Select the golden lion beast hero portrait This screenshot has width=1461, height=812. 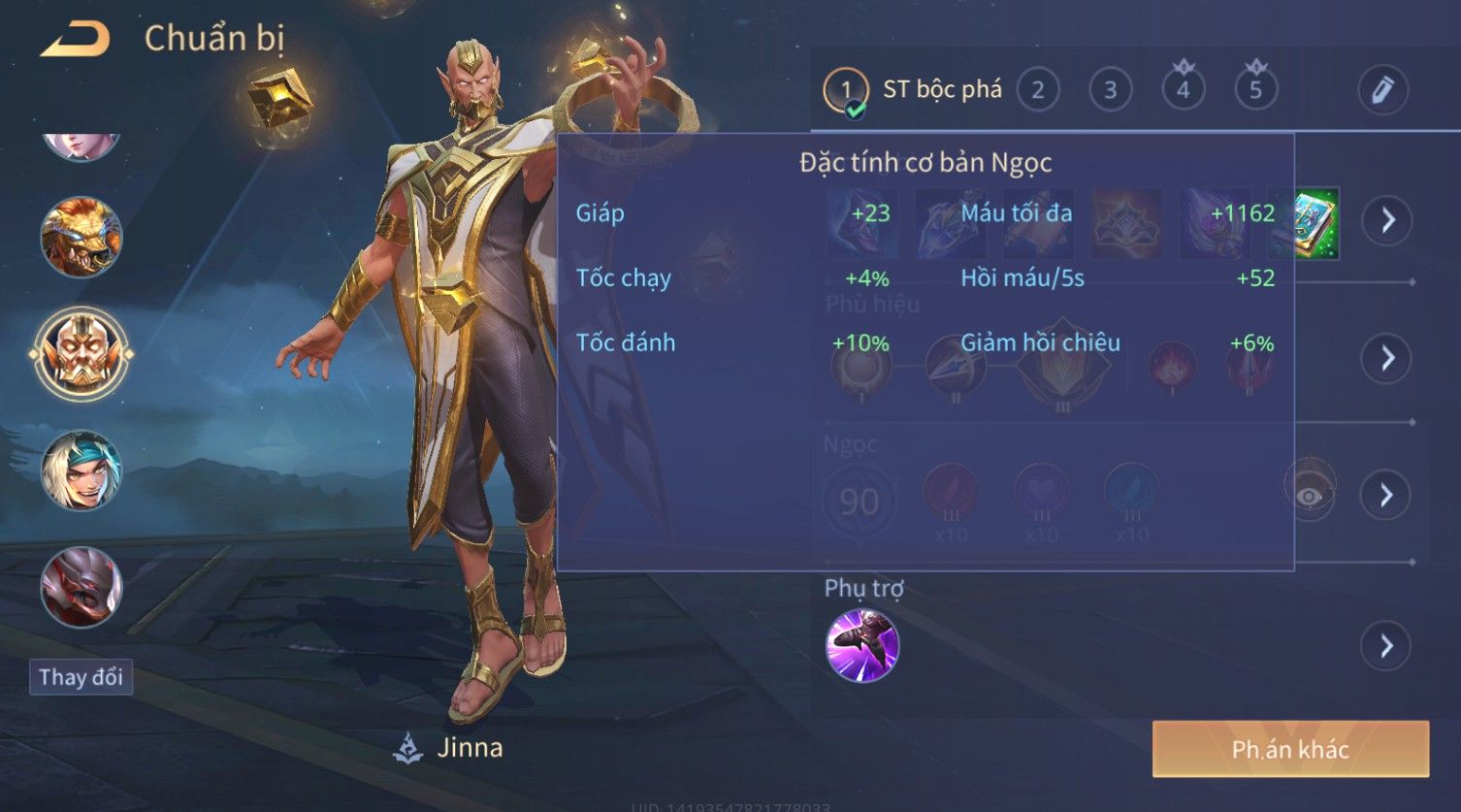click(81, 238)
